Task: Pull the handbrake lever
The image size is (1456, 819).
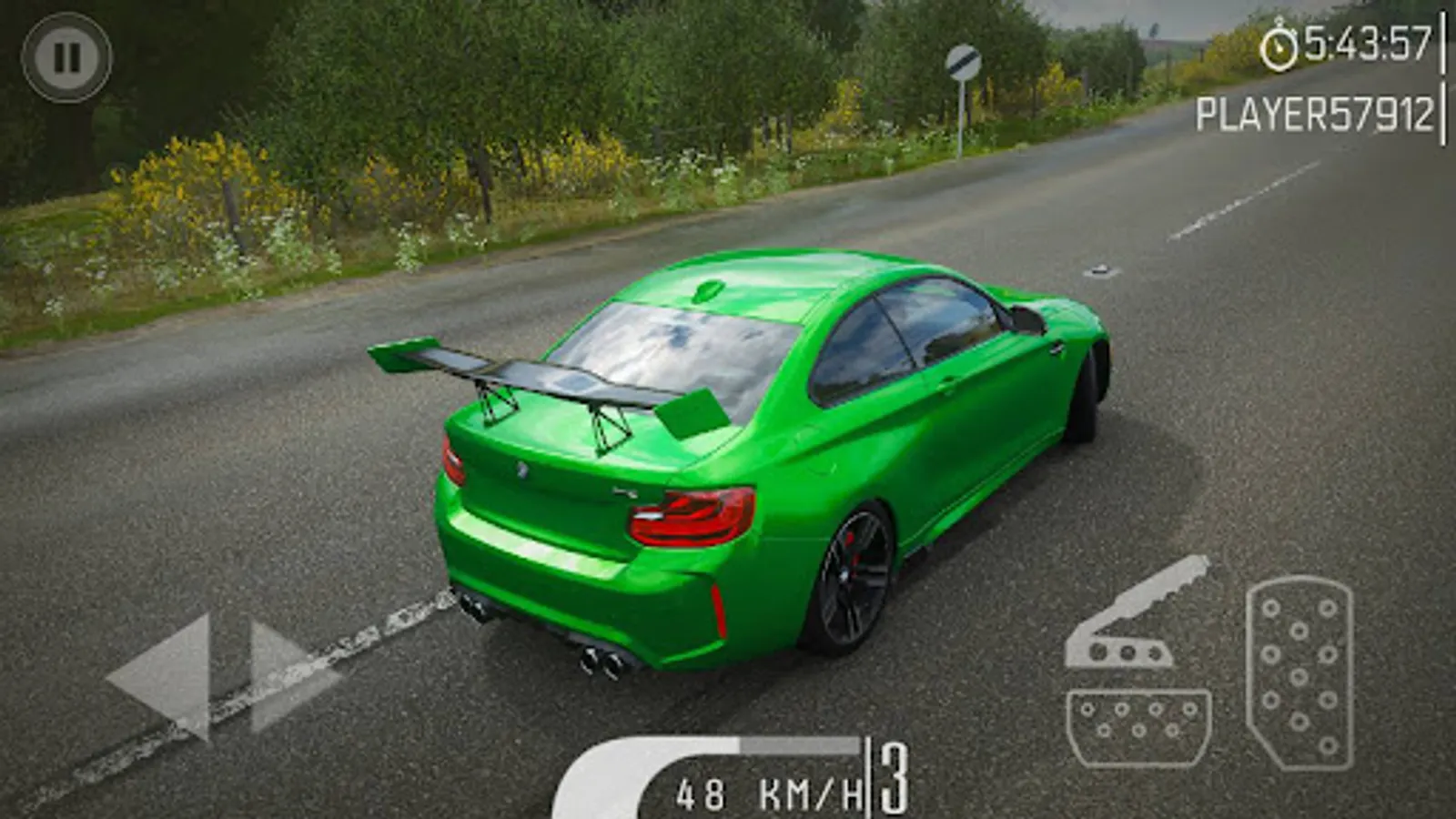Action: point(1131,619)
